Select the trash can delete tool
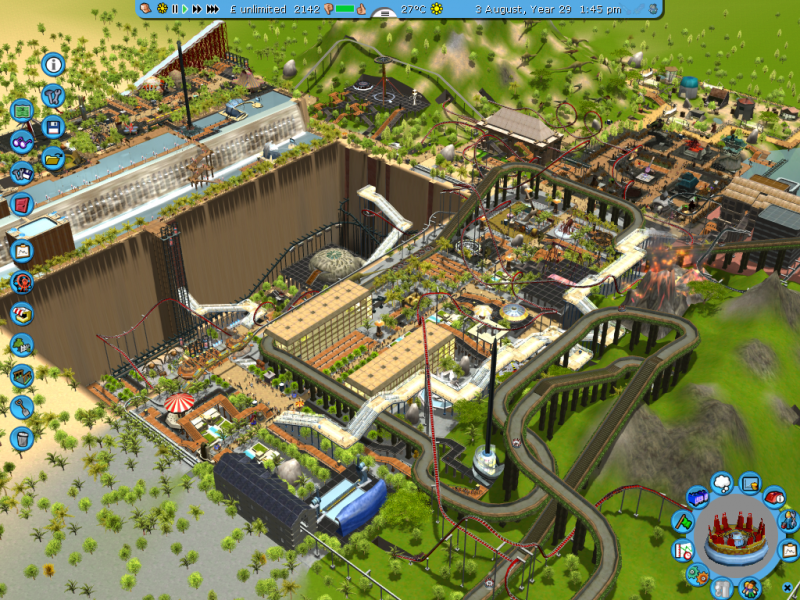This screenshot has height=600, width=800. coord(22,438)
